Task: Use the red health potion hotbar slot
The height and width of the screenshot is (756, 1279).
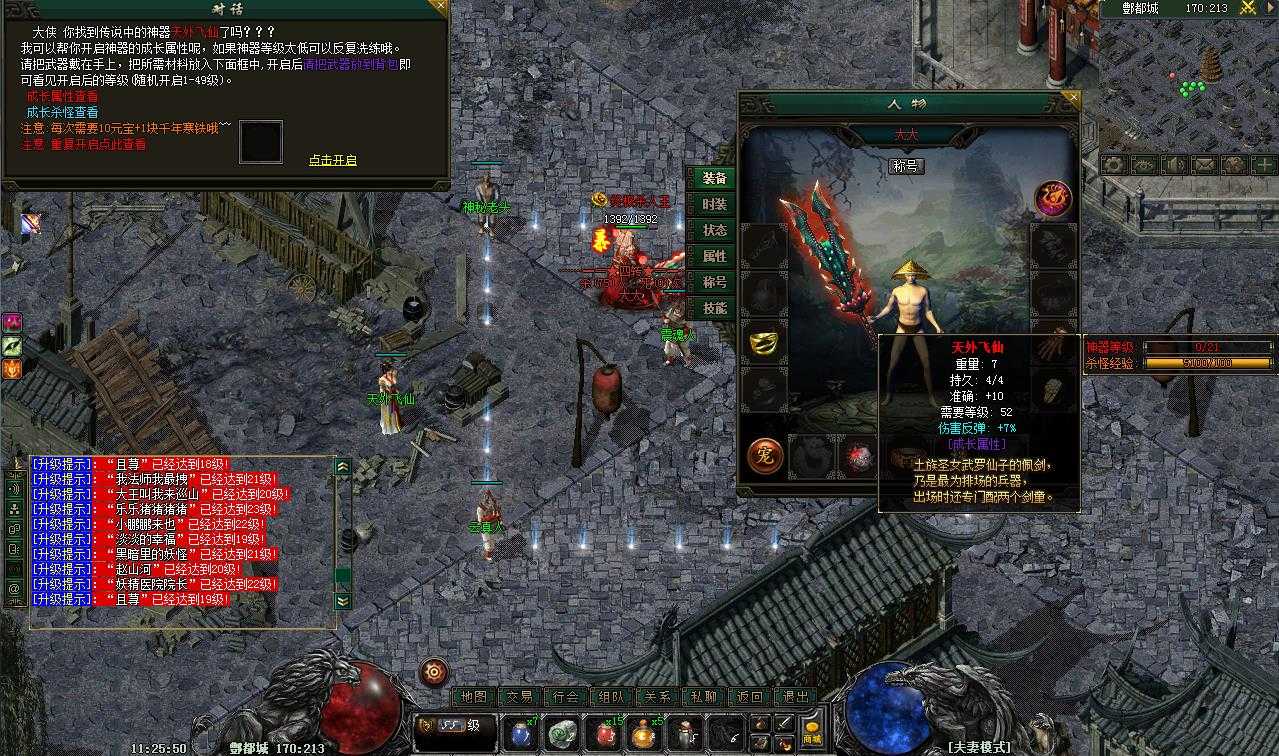Action: pyautogui.click(x=604, y=733)
